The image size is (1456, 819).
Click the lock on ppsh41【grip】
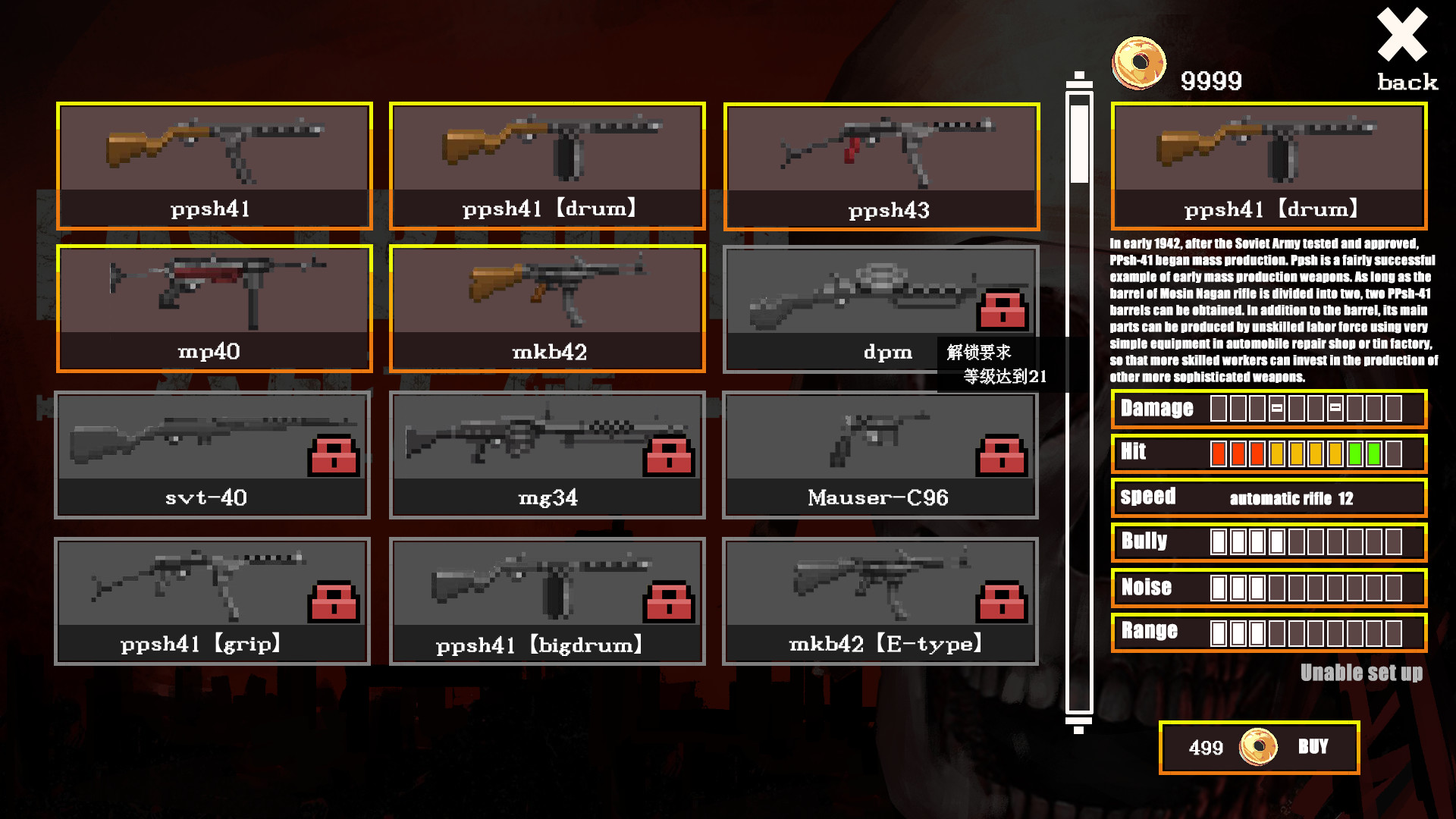(x=334, y=602)
